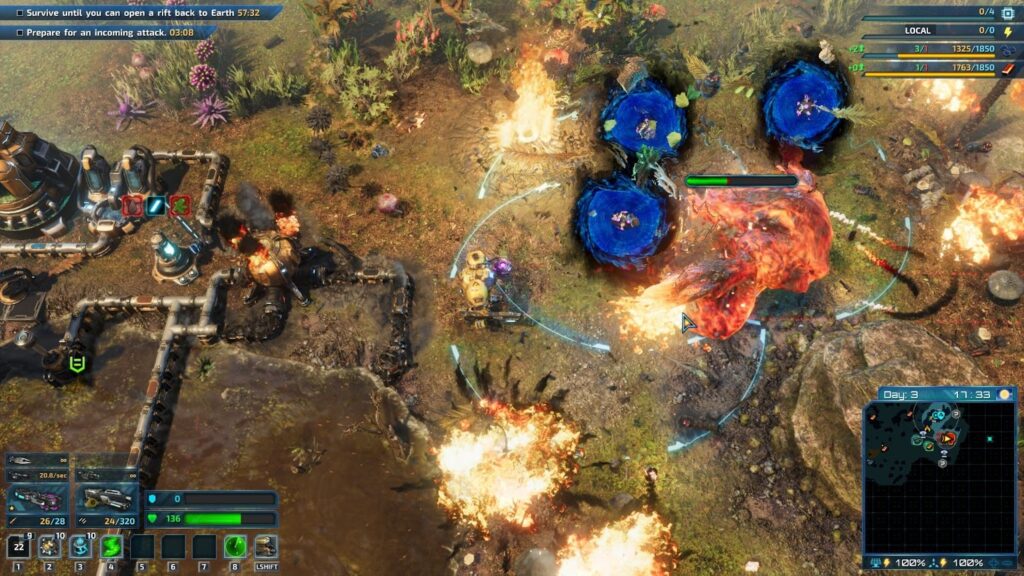Click the sun day-cycle icon above minimap
Screen dimensions: 1024x576
click(x=1005, y=395)
